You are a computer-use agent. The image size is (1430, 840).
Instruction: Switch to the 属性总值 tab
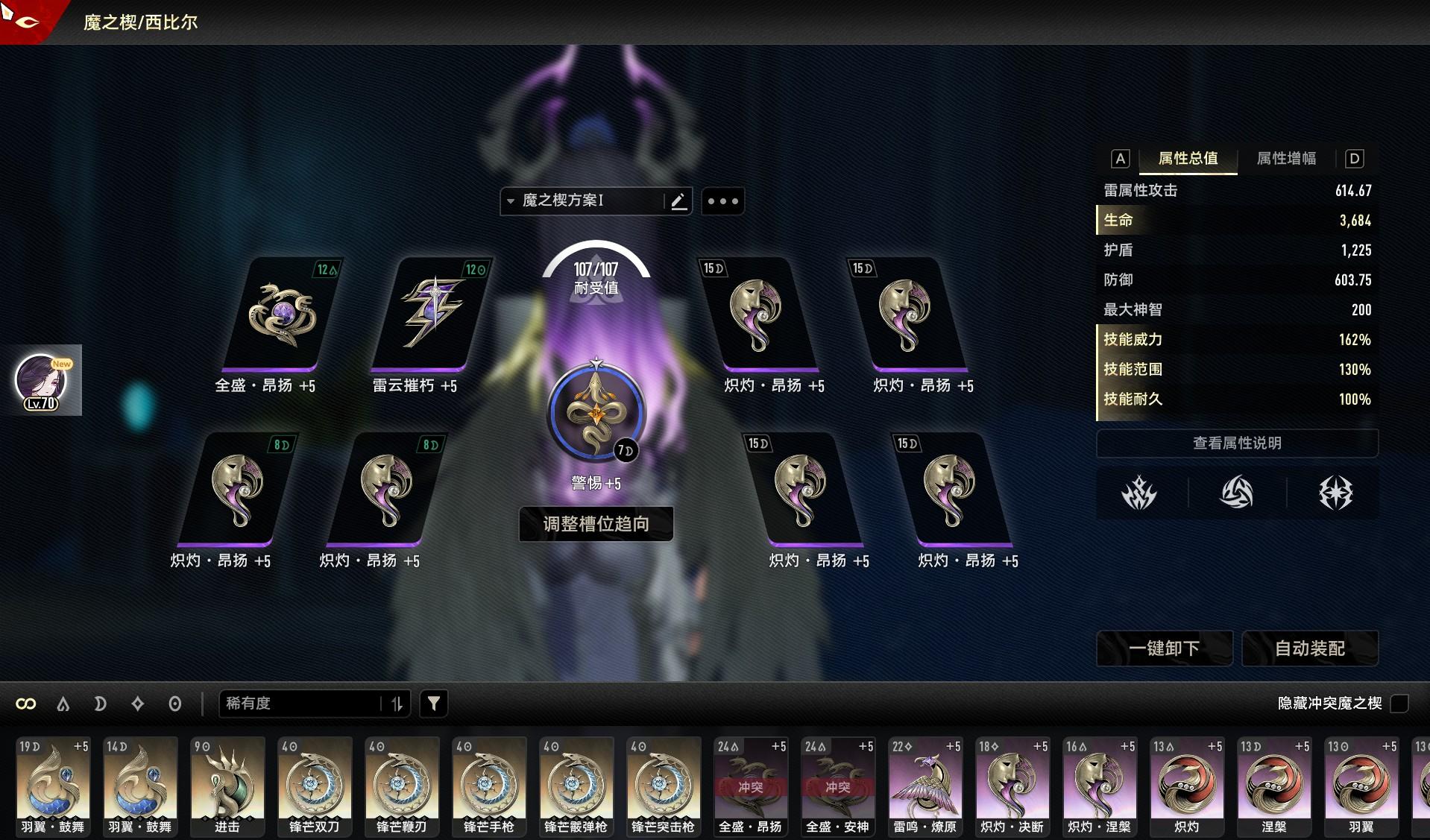(x=1188, y=159)
